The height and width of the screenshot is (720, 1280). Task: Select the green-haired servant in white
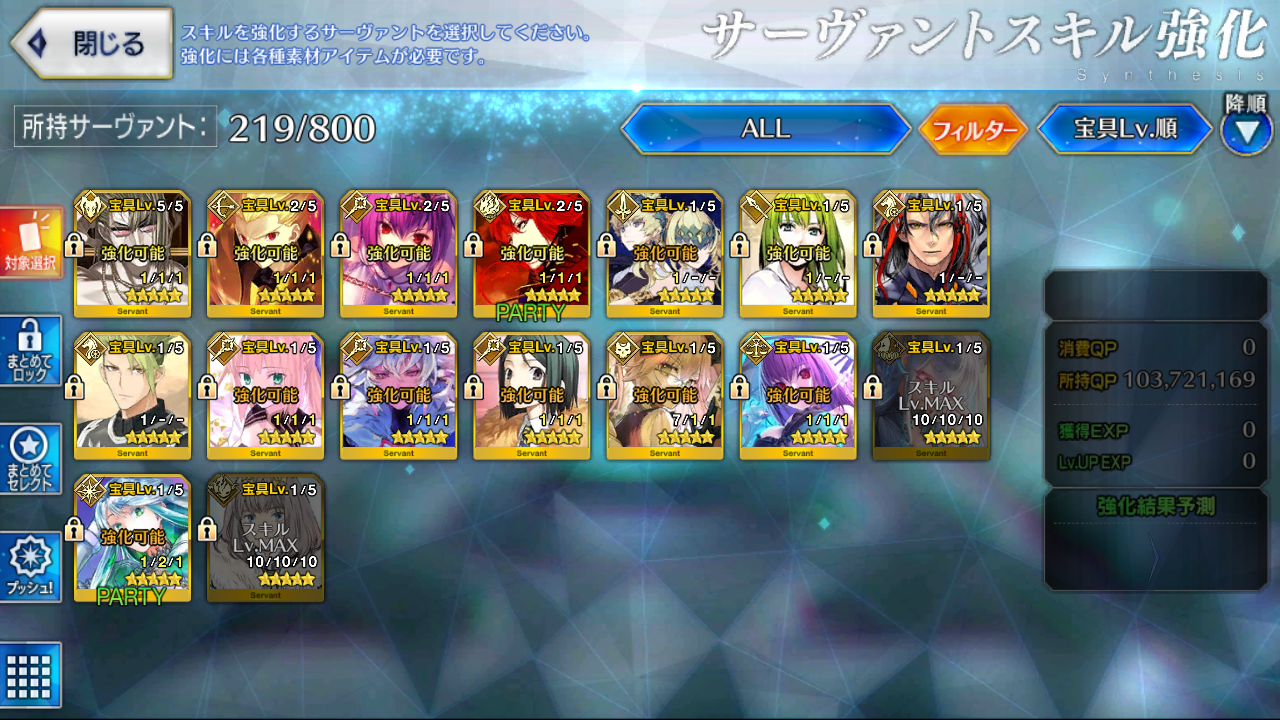coord(797,254)
